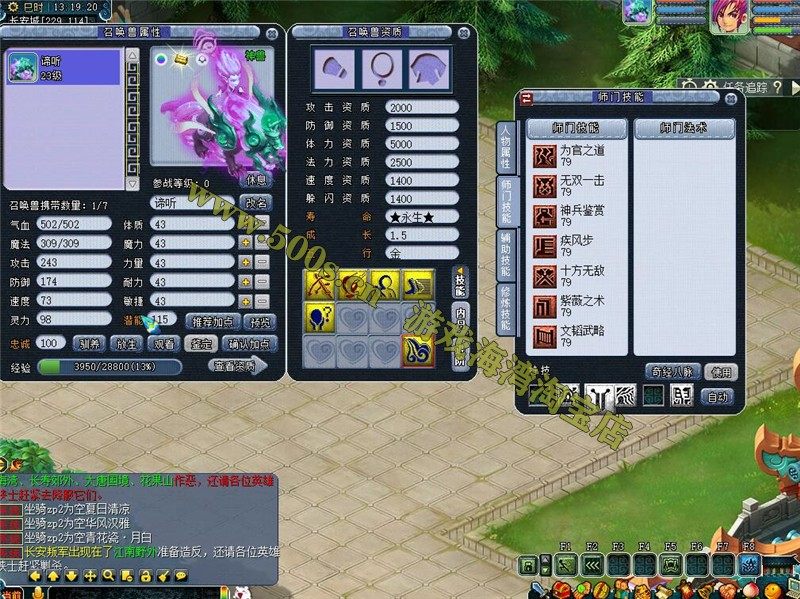The height and width of the screenshot is (599, 800).
Task: Click the 休息 rest button
Action: point(256,181)
